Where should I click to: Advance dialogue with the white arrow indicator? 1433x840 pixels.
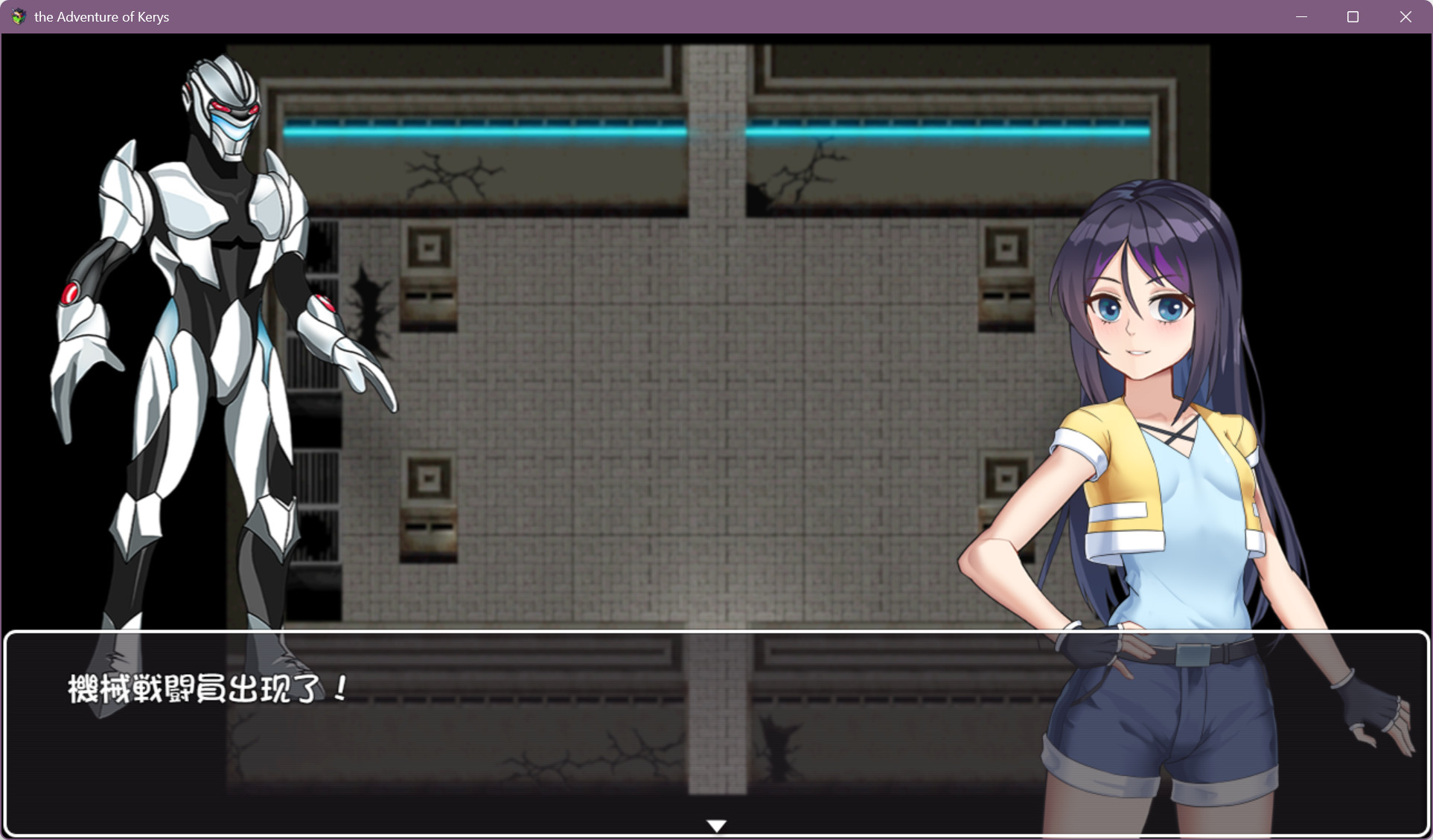point(716,825)
